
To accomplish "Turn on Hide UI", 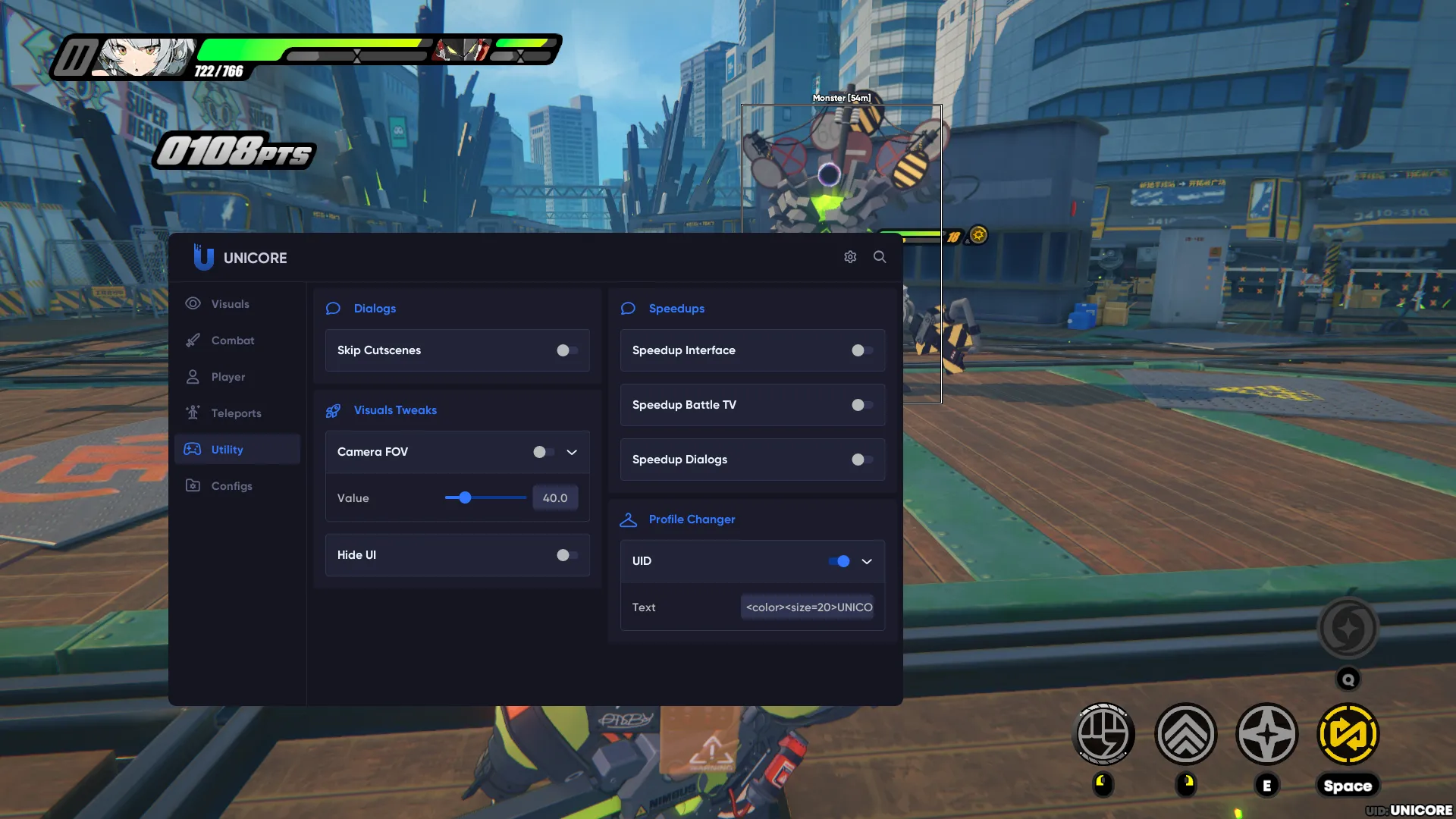I will (566, 555).
